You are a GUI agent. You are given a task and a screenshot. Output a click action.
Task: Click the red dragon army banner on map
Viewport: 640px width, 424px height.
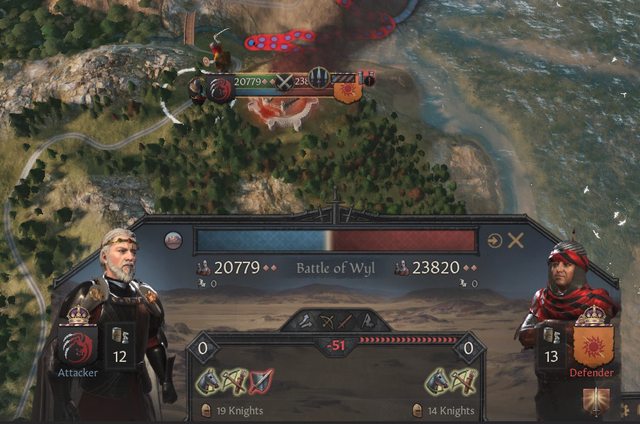(x=220, y=90)
